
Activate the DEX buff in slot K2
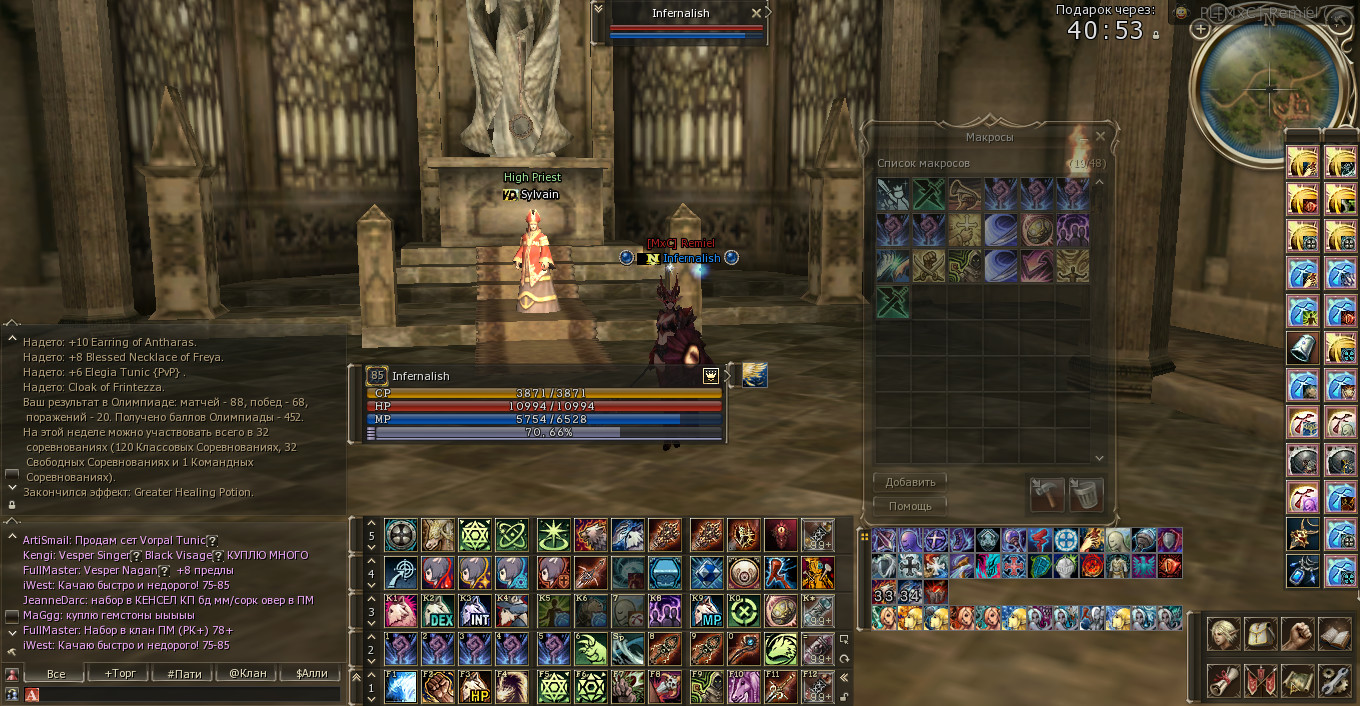click(438, 611)
